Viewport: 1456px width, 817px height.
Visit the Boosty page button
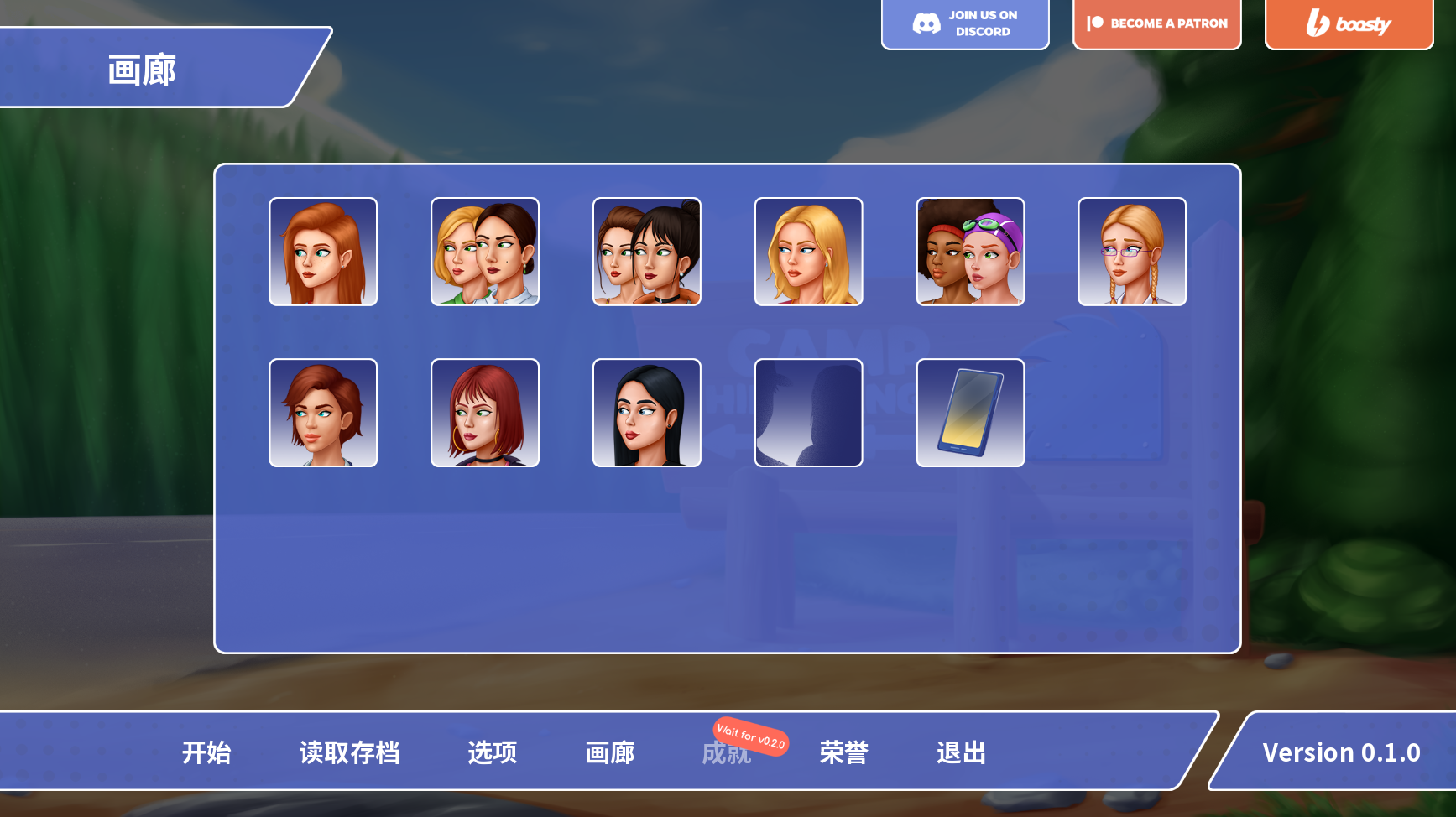1349,23
